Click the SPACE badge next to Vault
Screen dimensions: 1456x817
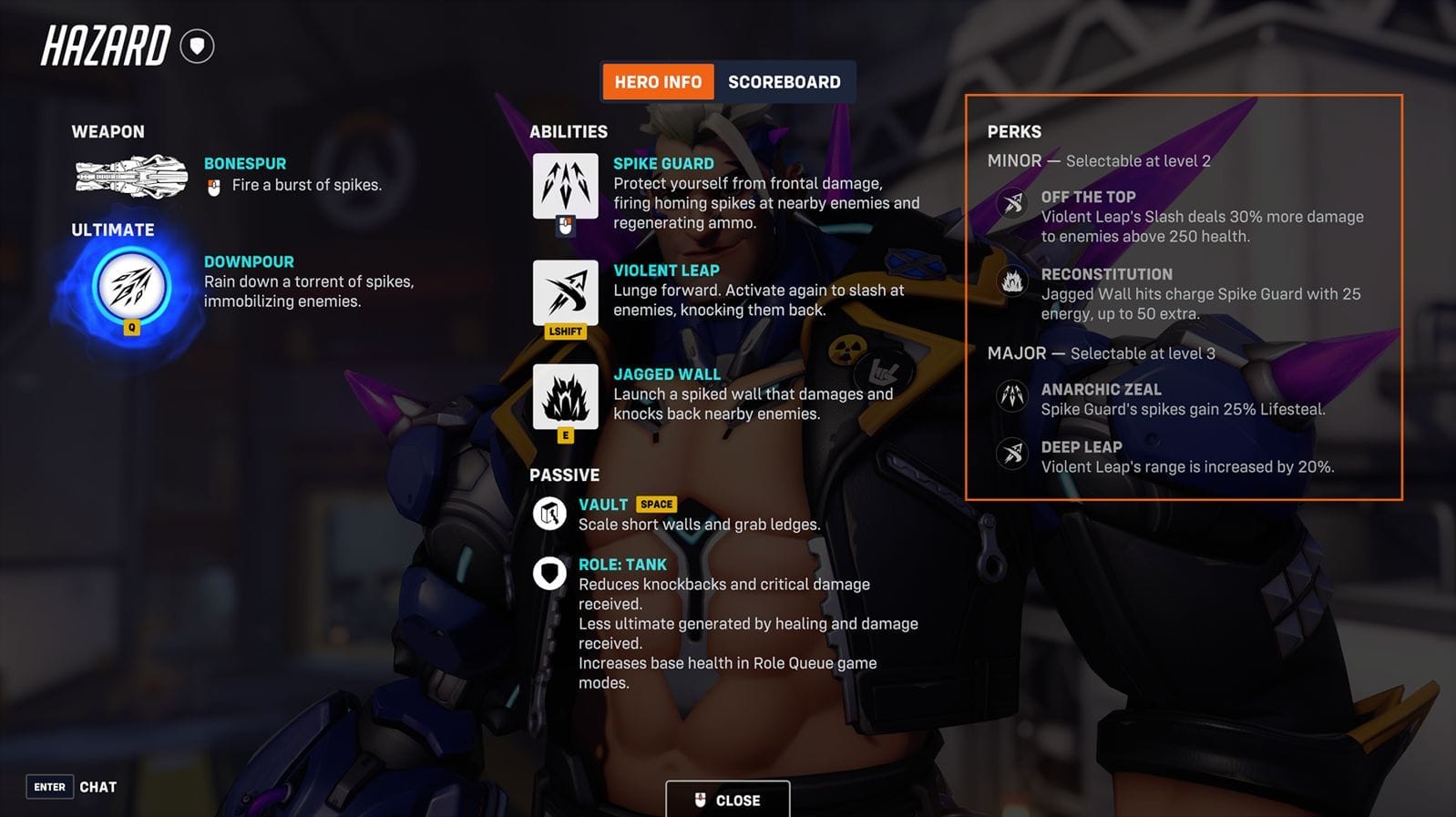point(656,504)
